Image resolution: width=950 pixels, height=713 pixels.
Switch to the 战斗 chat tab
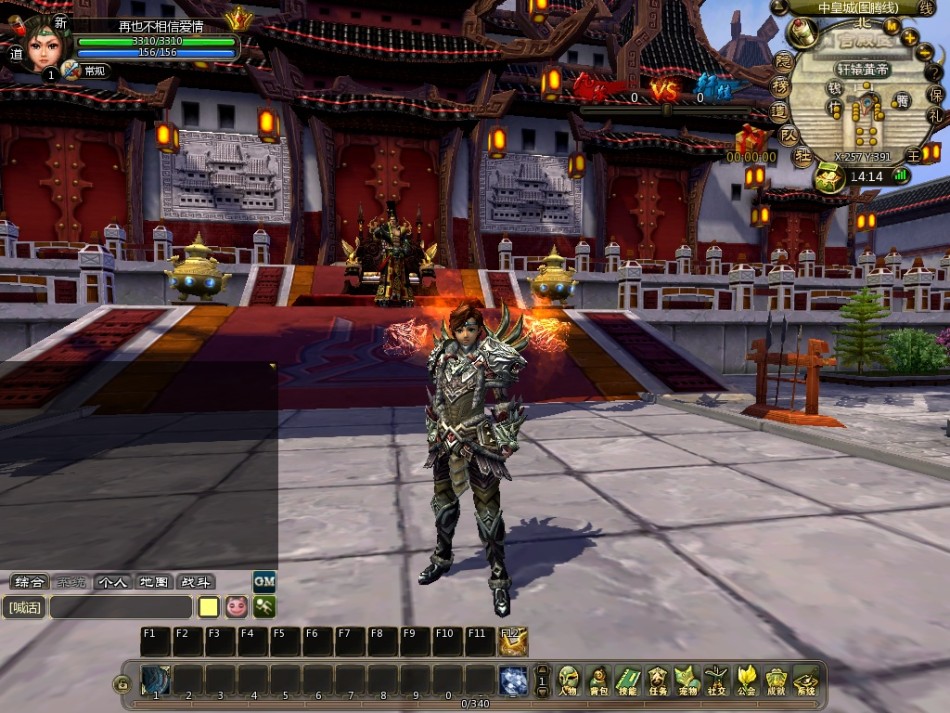tap(195, 582)
